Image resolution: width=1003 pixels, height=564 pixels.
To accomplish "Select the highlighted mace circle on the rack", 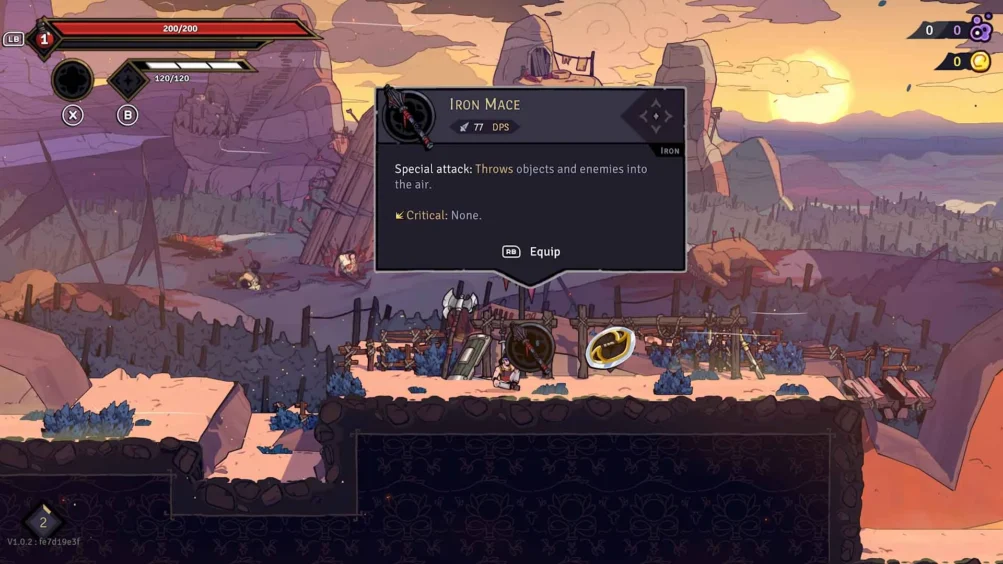I will 530,346.
